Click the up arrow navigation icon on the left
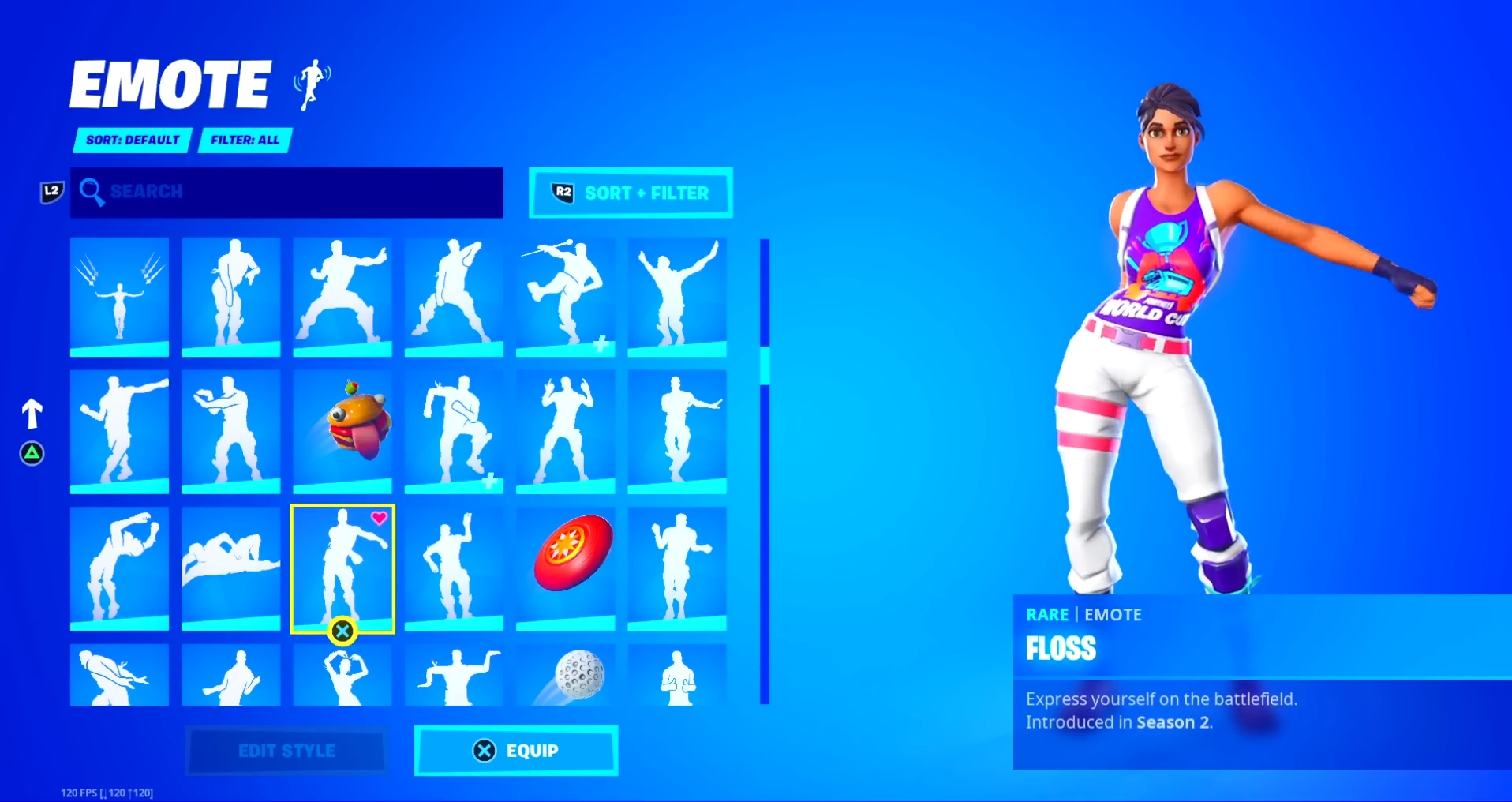1512x802 pixels. (32, 414)
